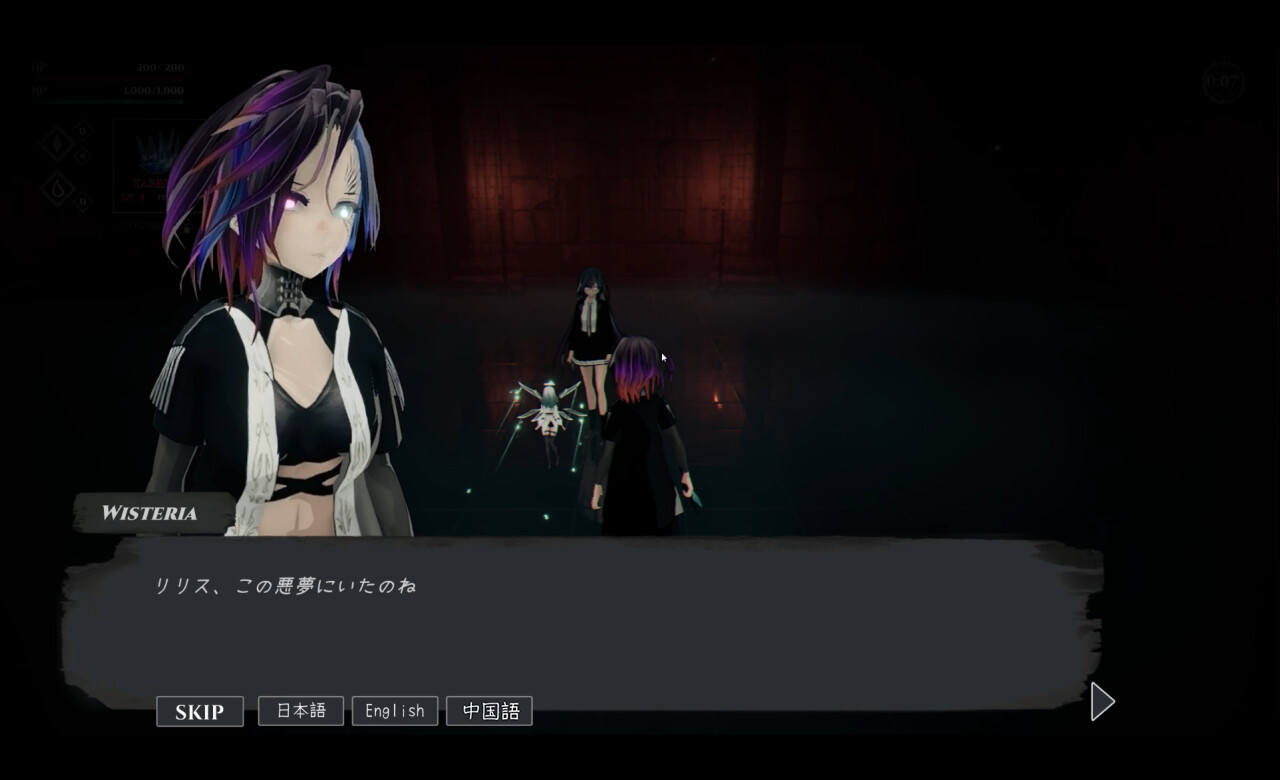Click the green HP bar showing 1,000/1,000

[106, 101]
